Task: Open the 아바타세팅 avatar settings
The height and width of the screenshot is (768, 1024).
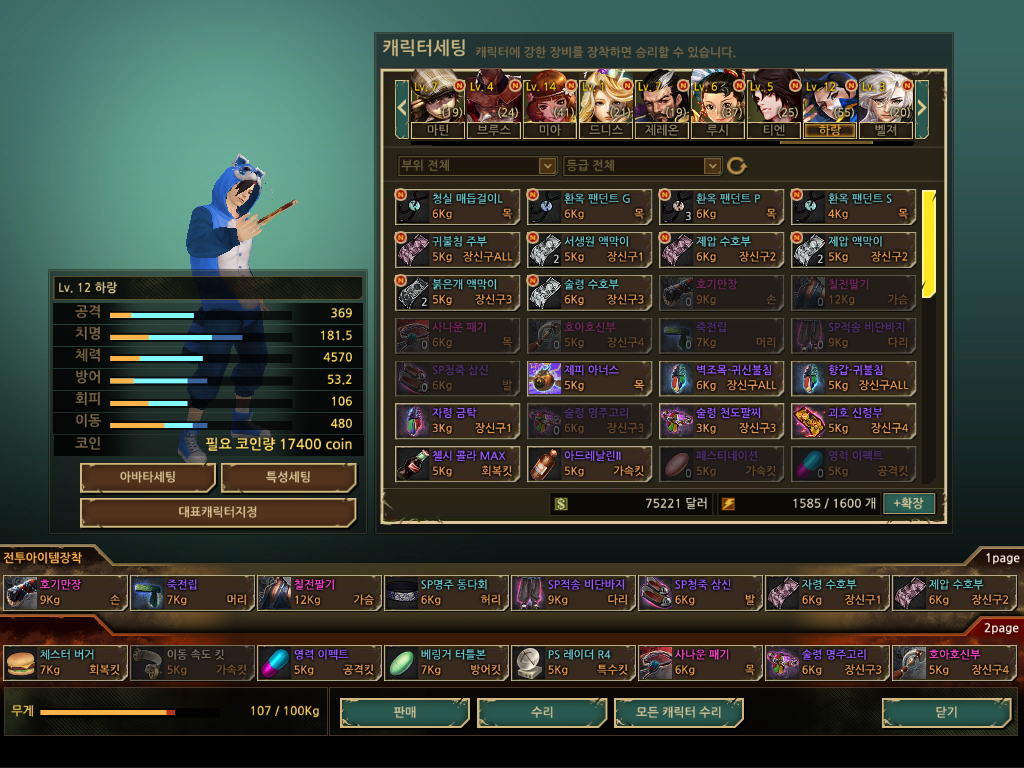Action: (x=147, y=477)
